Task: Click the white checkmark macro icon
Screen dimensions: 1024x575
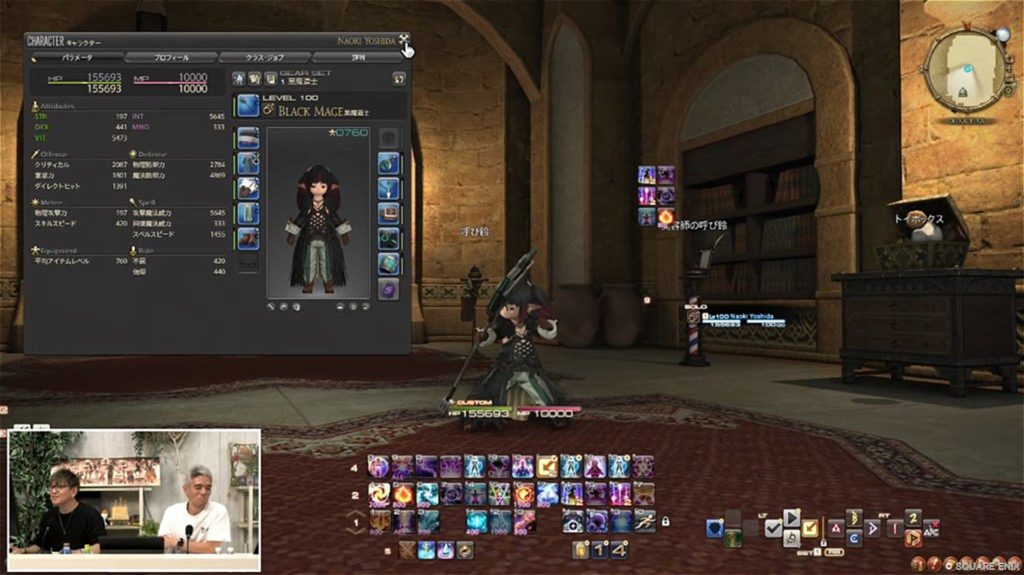Action: coord(773,527)
